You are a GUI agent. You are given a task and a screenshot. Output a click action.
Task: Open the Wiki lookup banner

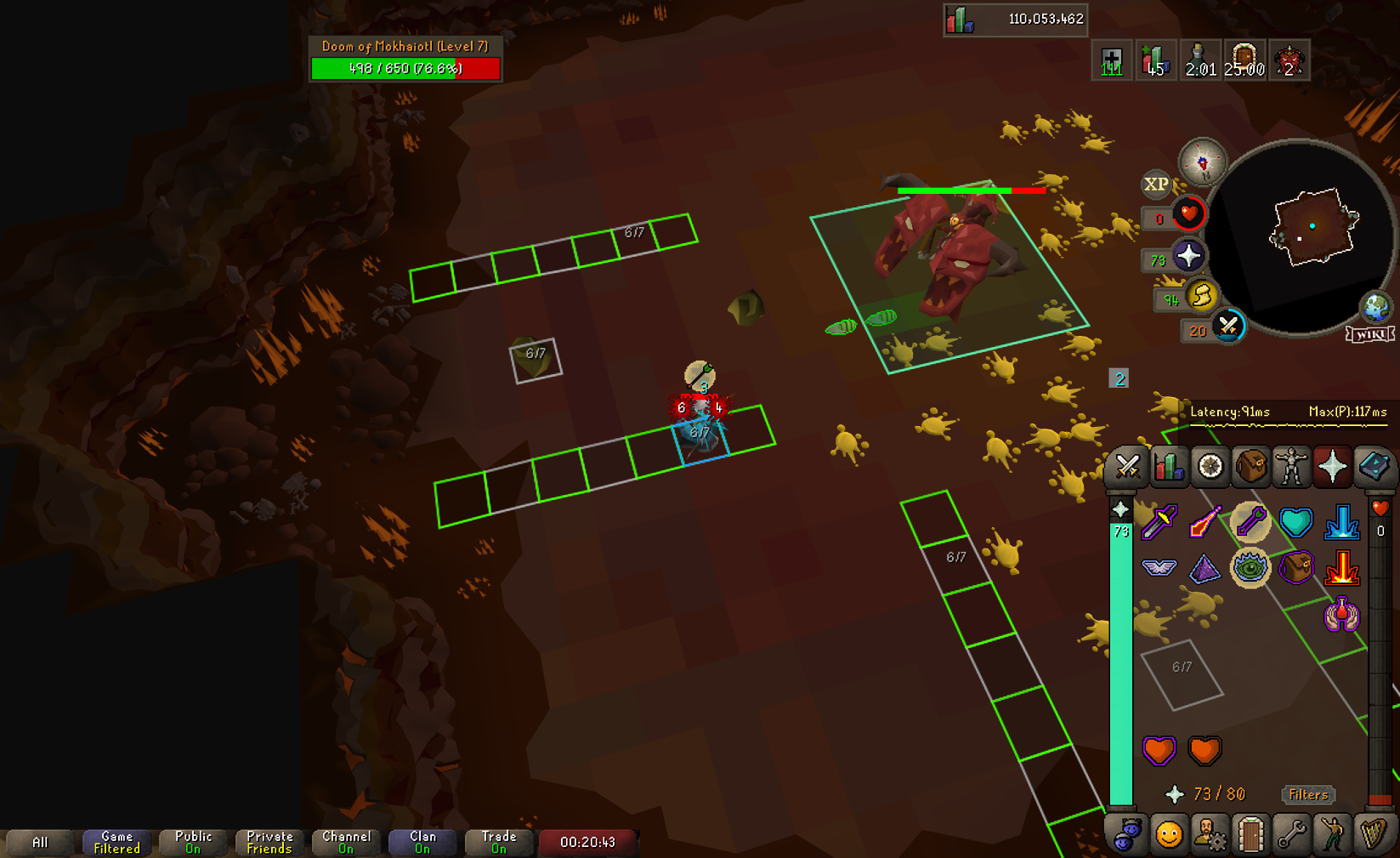1369,334
